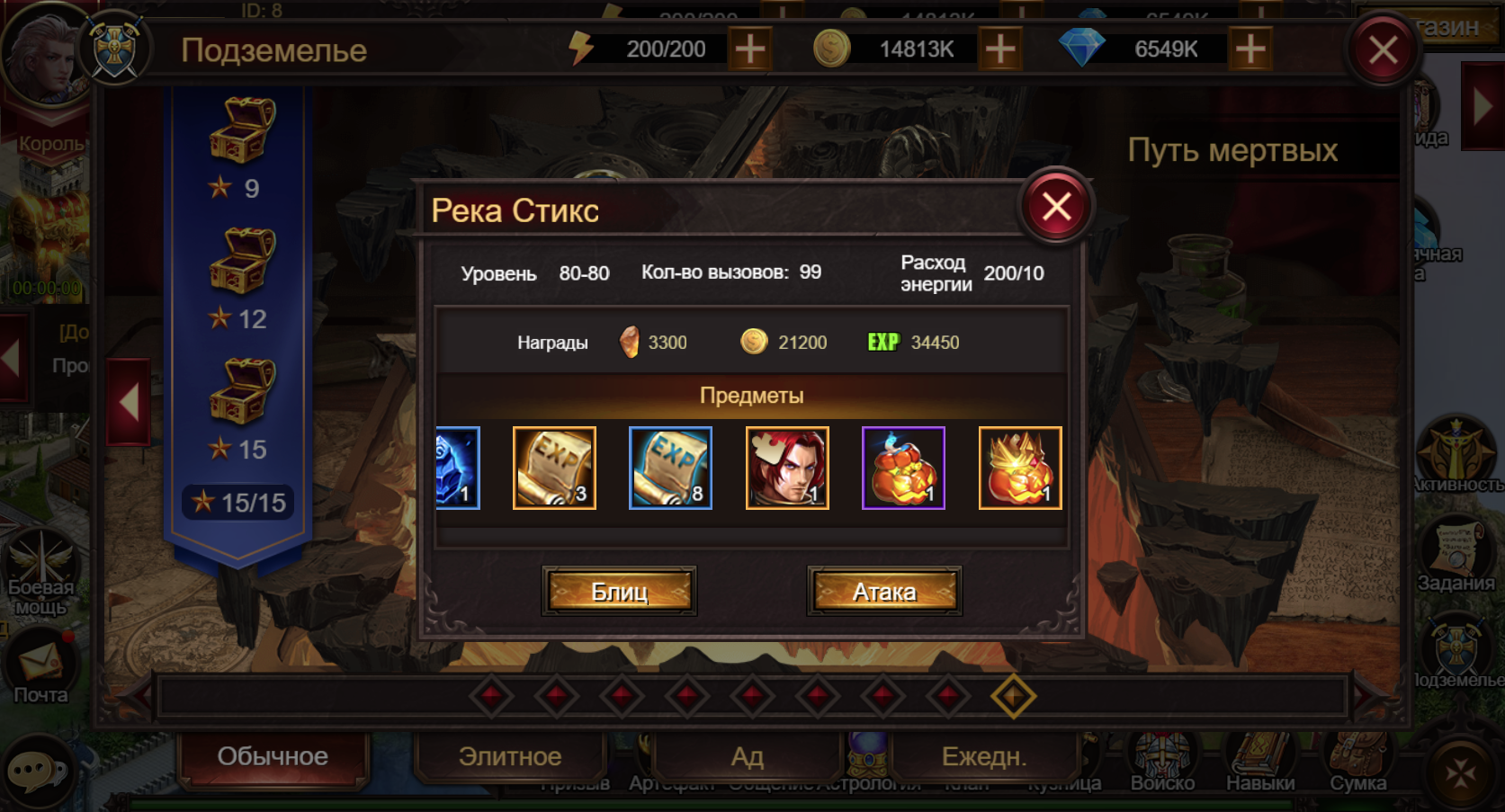This screenshot has height=812, width=1505.
Task: Add diamonds using the plus button
Action: tap(1250, 49)
